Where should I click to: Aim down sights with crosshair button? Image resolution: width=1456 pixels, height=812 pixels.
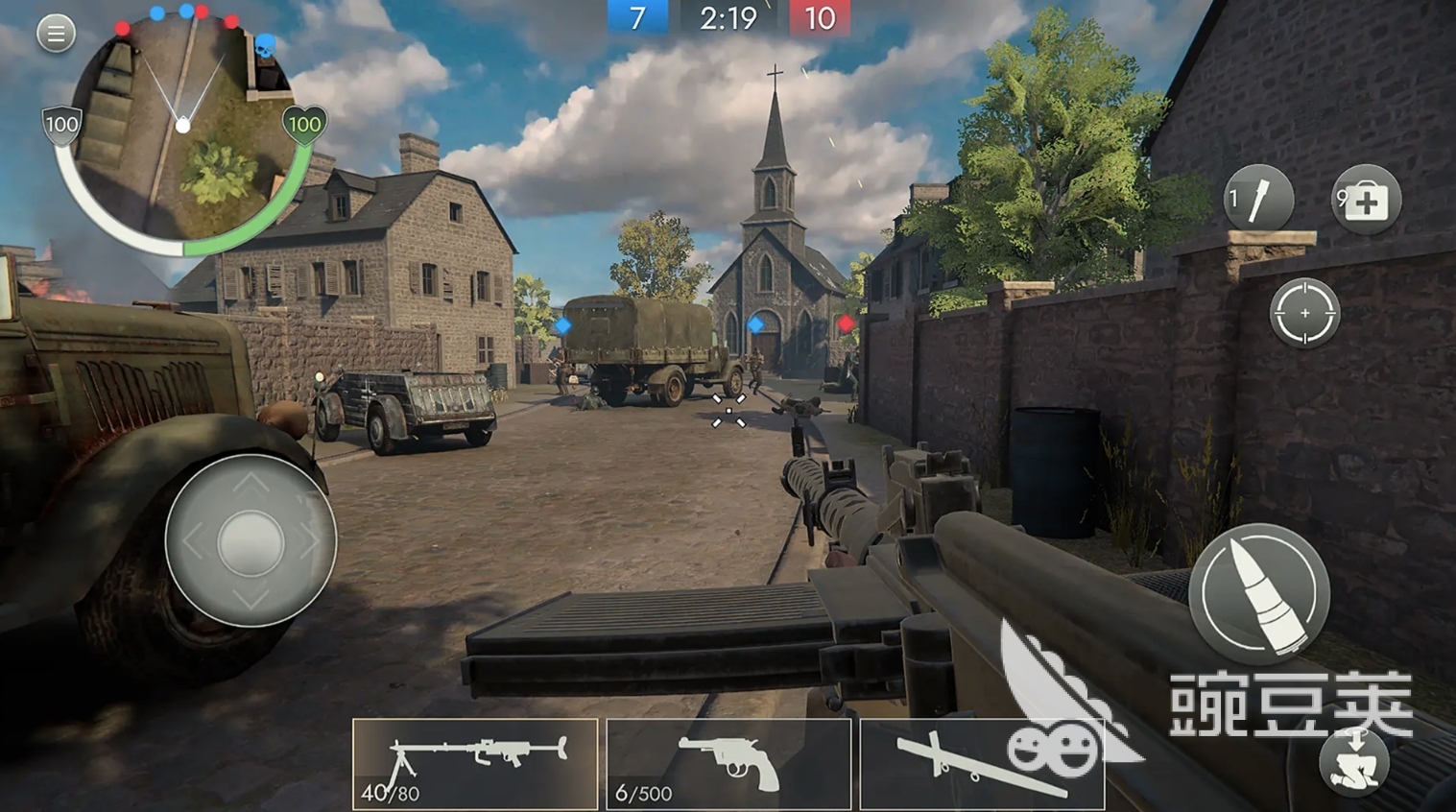tap(1303, 314)
